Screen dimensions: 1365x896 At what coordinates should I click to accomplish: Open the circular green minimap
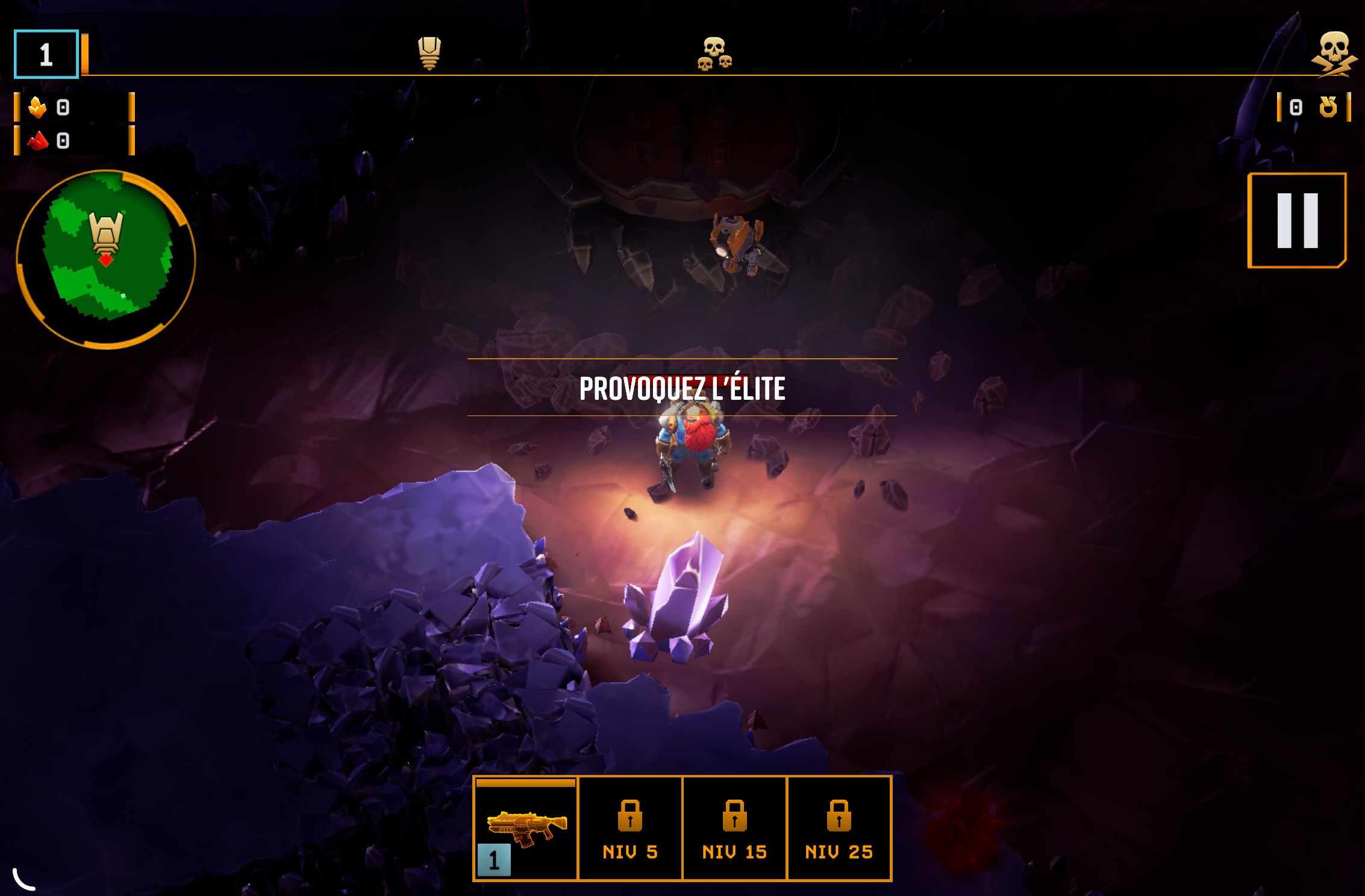(x=106, y=260)
